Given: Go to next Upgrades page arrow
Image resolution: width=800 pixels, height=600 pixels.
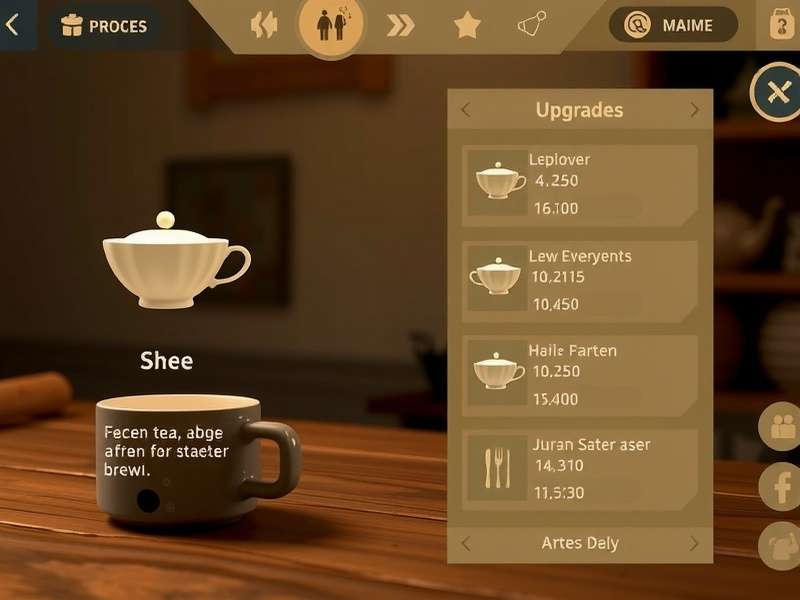Looking at the screenshot, I should pos(694,110).
